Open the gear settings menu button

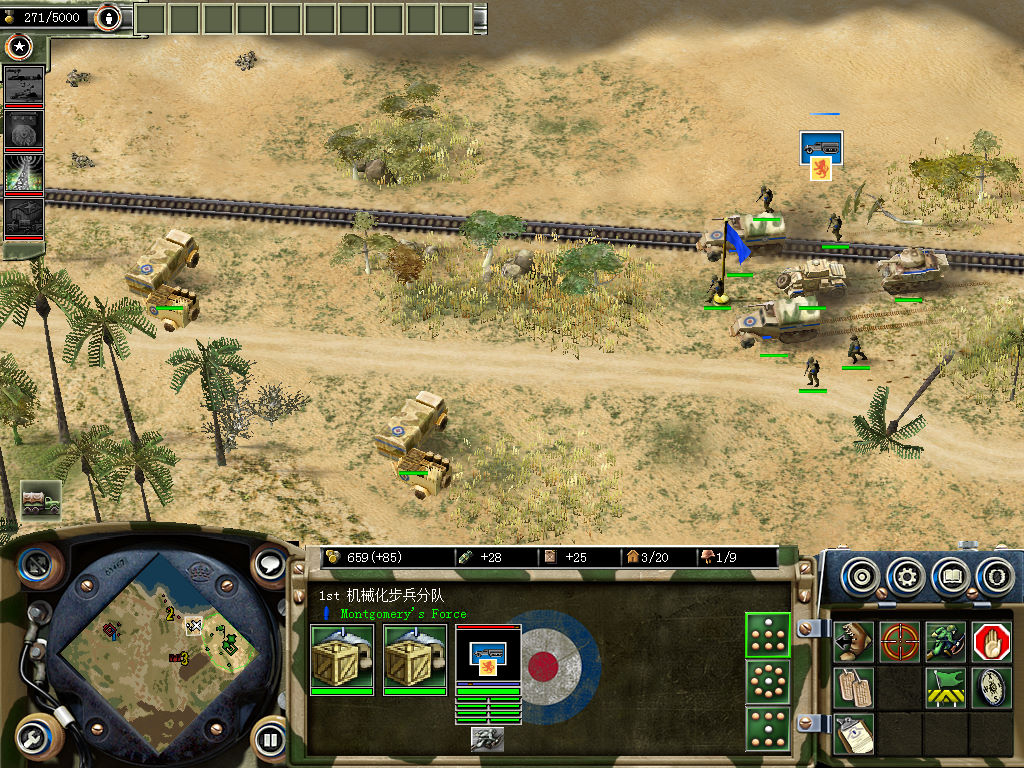tap(906, 577)
